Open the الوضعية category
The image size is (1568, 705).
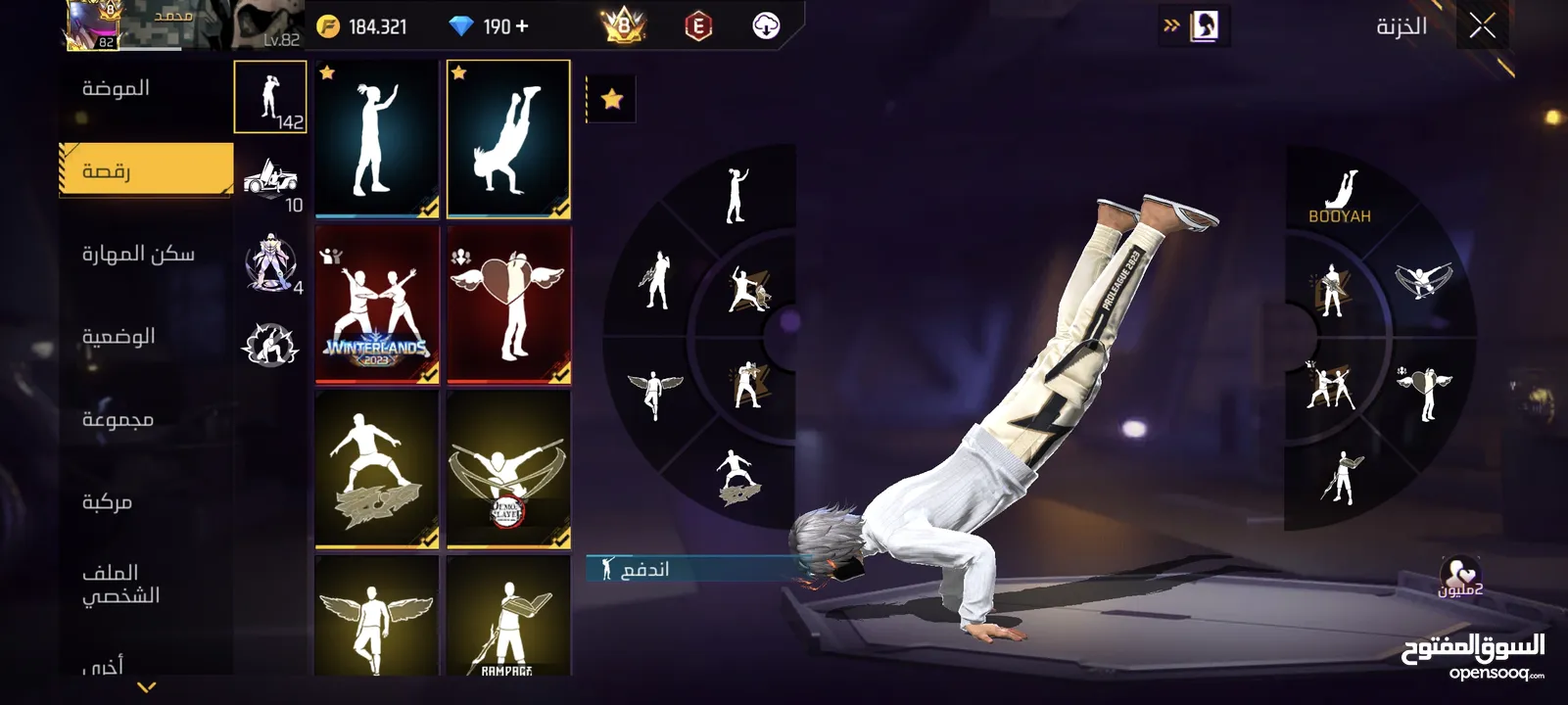pos(119,336)
